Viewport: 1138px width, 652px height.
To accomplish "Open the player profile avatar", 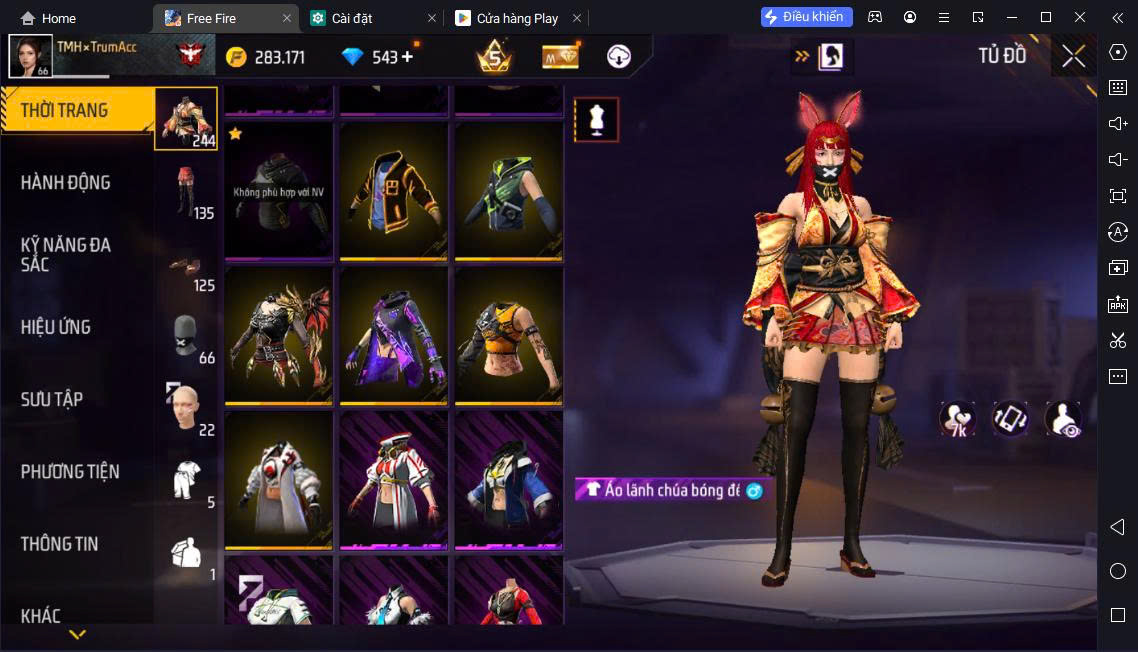I will [30, 56].
